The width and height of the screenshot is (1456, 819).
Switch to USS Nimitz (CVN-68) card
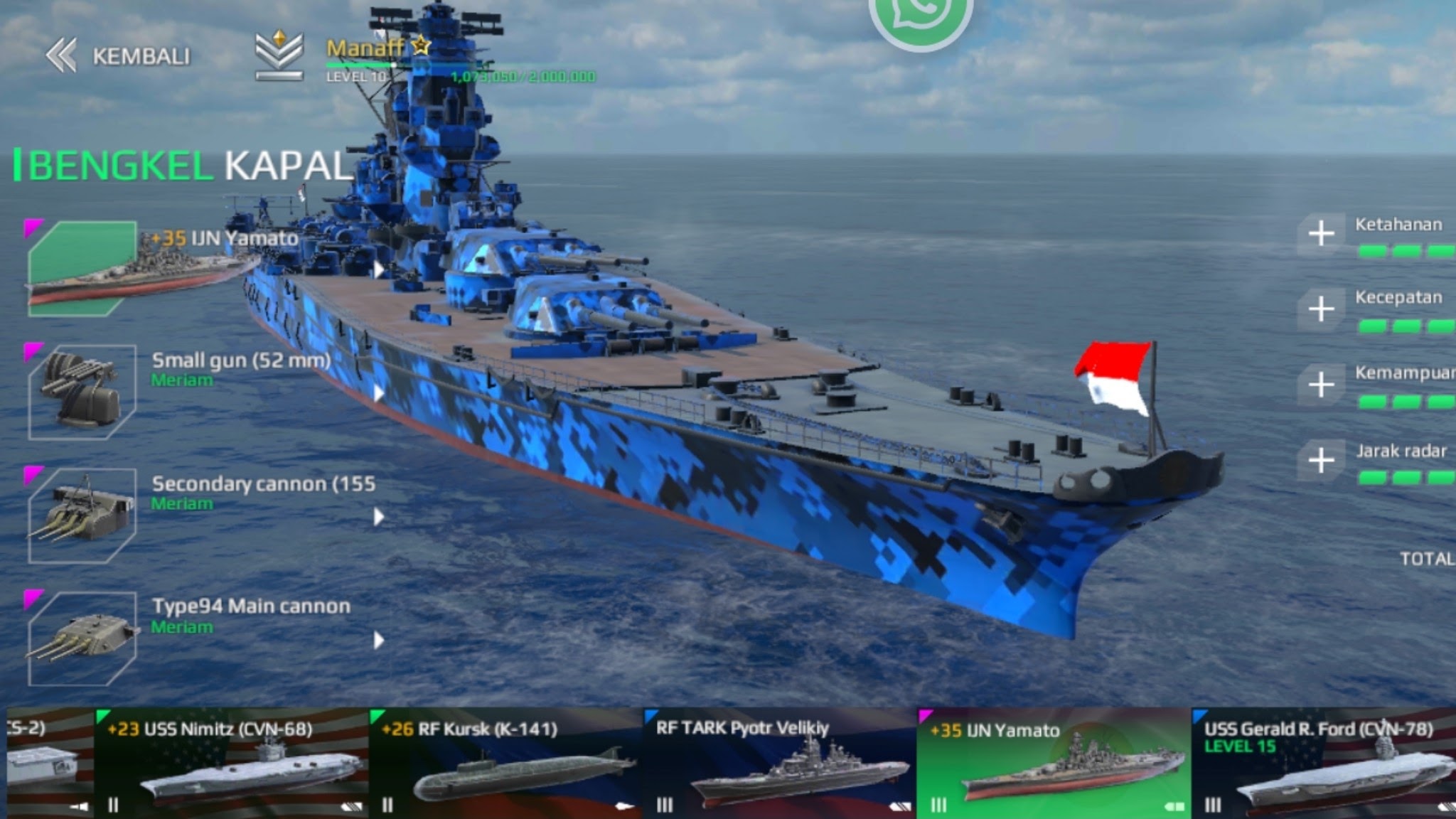coord(231,764)
